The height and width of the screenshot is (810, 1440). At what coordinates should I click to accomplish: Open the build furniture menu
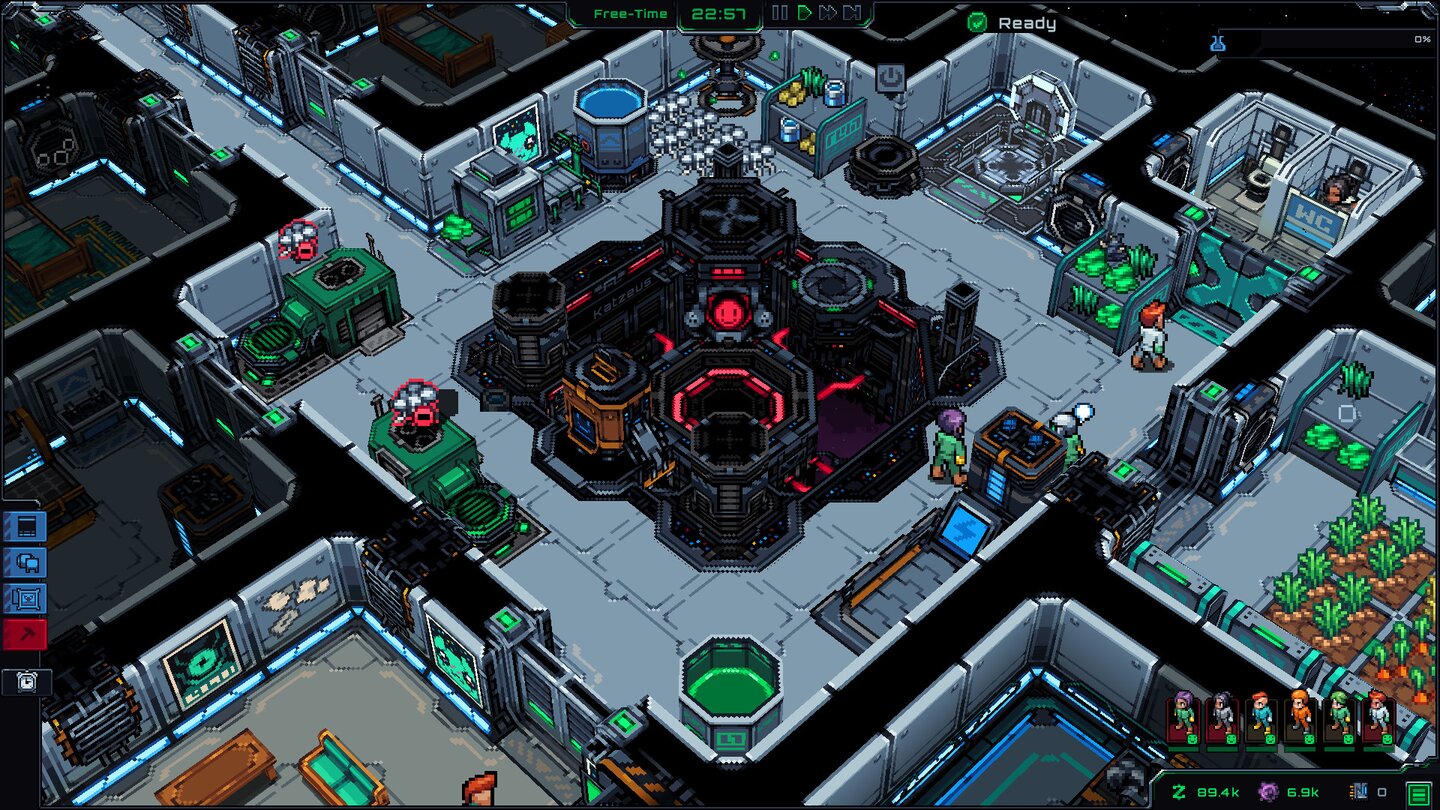(x=23, y=528)
